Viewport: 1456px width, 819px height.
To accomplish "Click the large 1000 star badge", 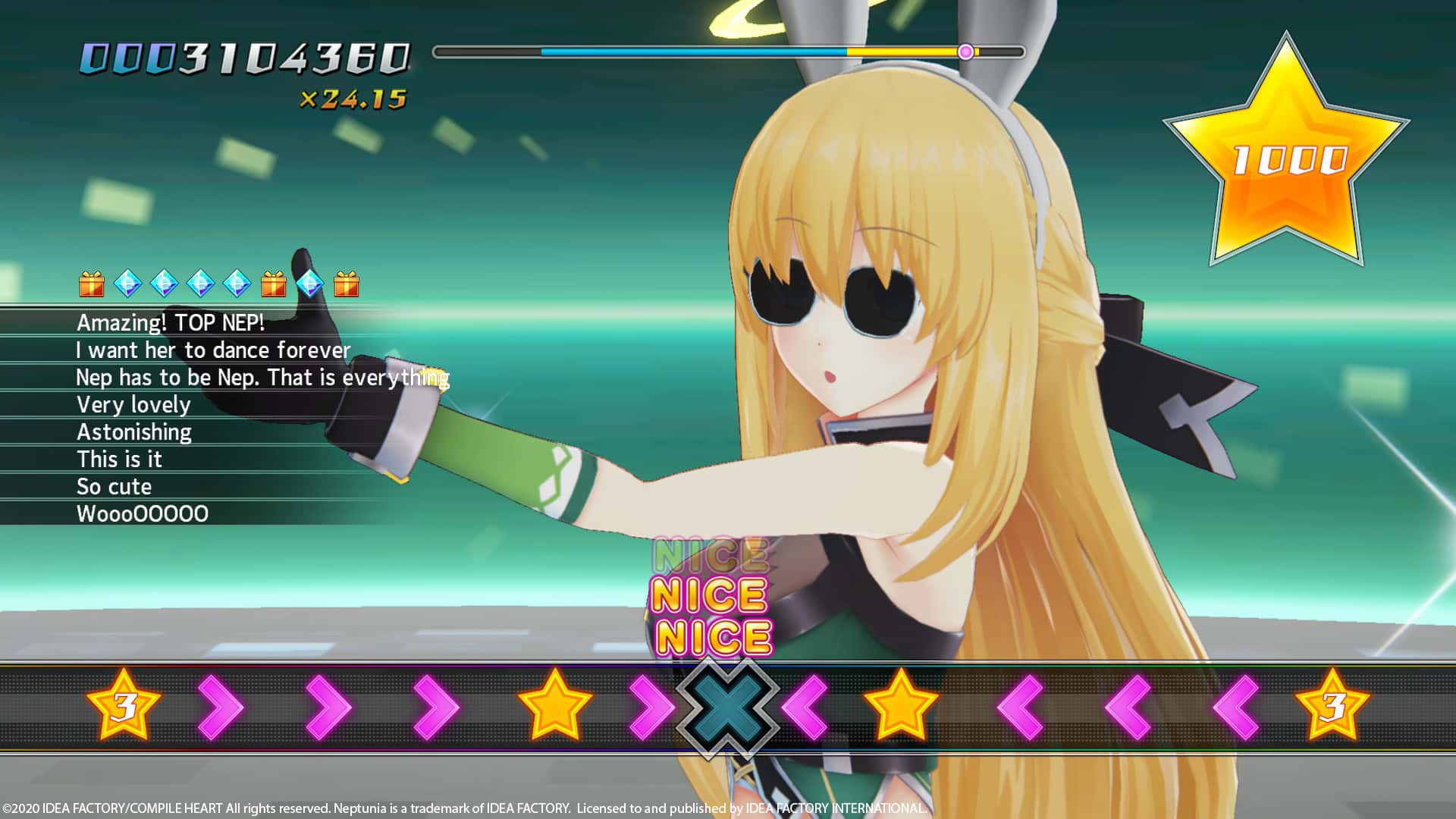I will tap(1289, 152).
